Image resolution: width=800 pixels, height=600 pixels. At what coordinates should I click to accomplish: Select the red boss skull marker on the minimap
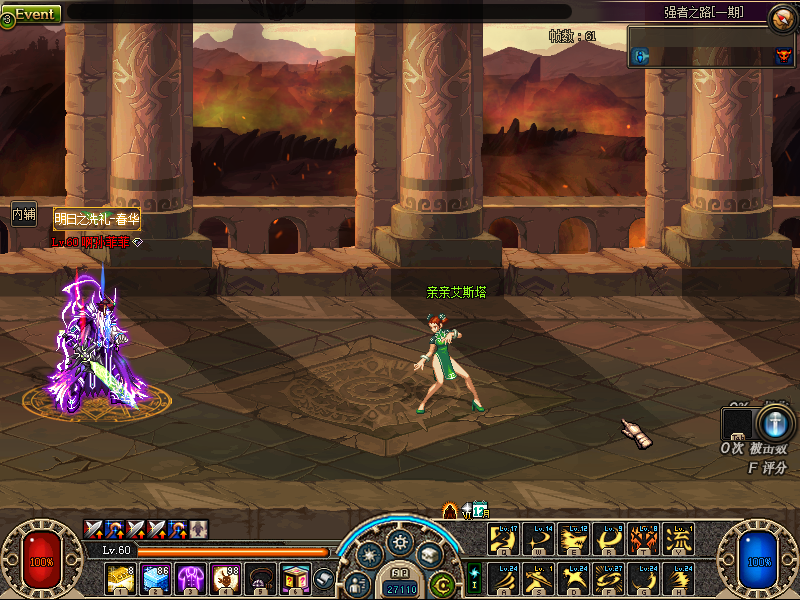783,57
